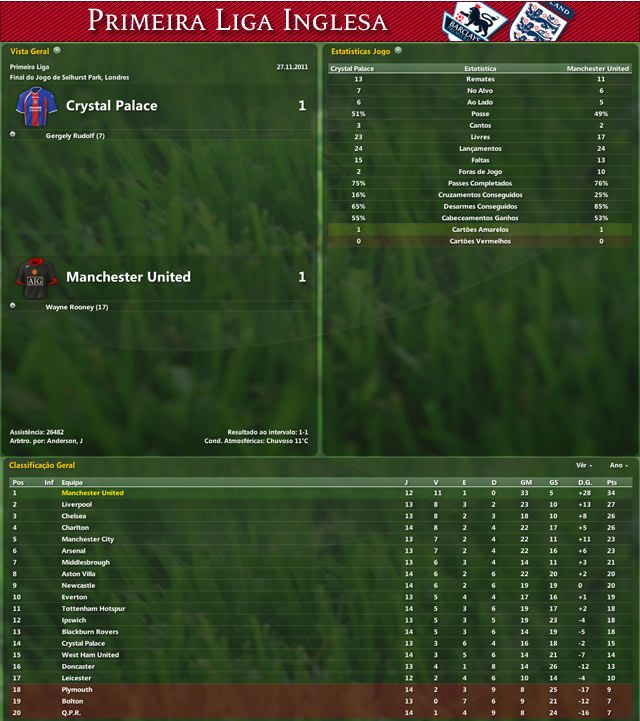Viewport: 640px width, 721px height.
Task: Open the Ver dropdown menu
Action: [x=584, y=465]
